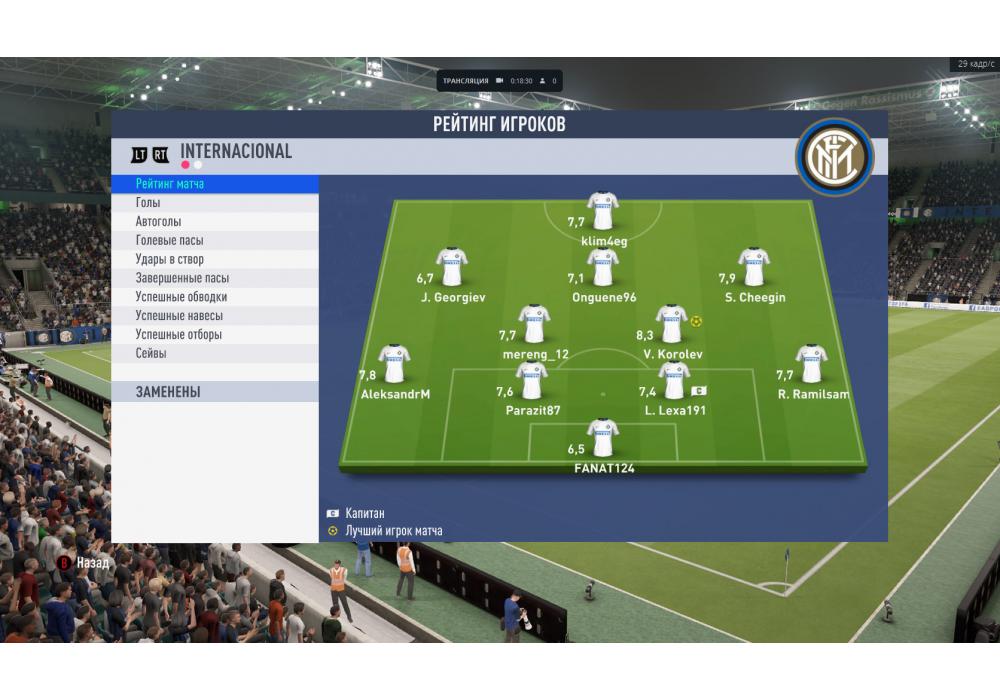Pick V. Korolev's shirt on the formation
Image resolution: width=1000 pixels, height=700 pixels.
click(671, 325)
